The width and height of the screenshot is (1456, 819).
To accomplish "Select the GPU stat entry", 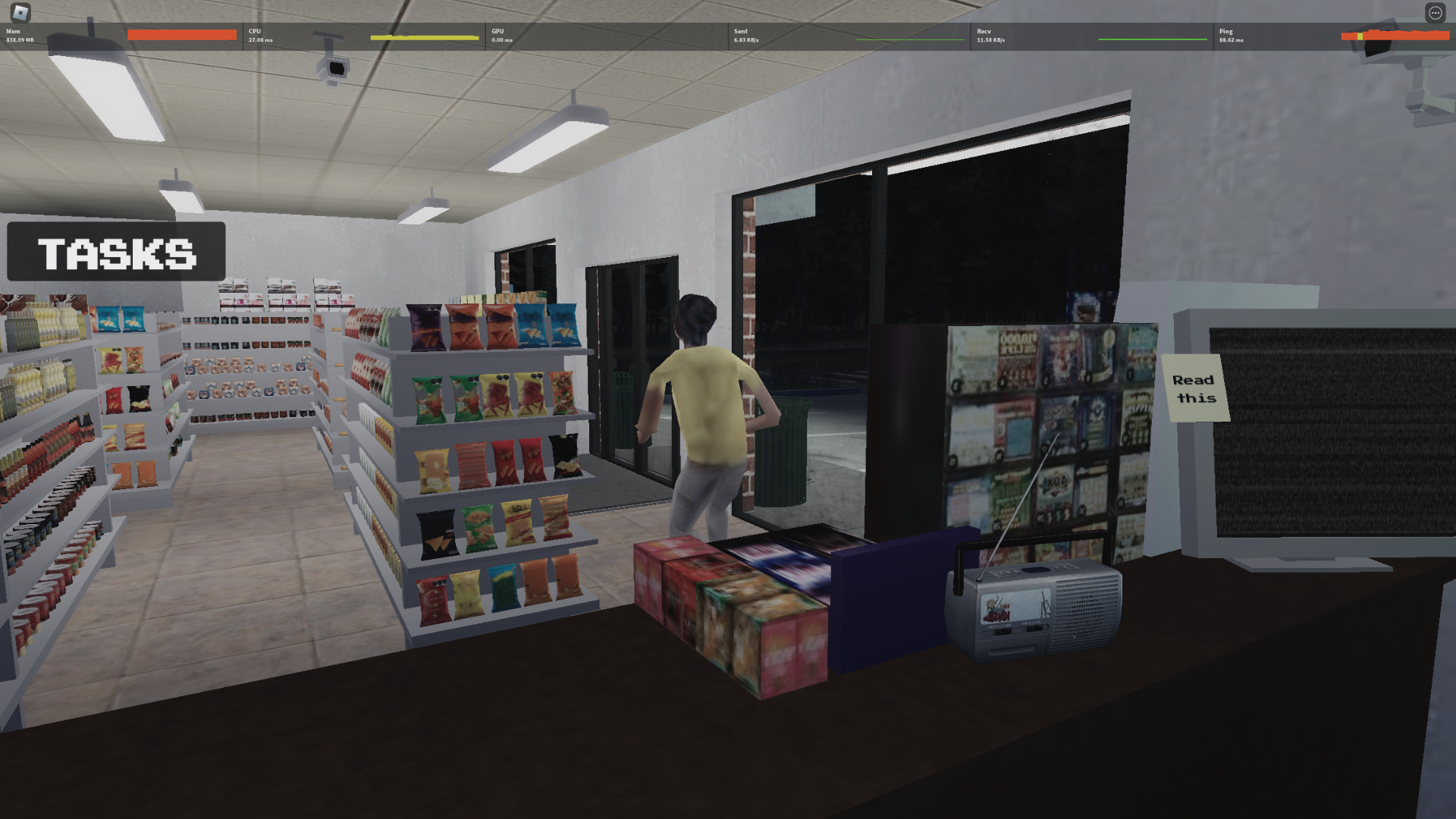I will click(x=500, y=36).
